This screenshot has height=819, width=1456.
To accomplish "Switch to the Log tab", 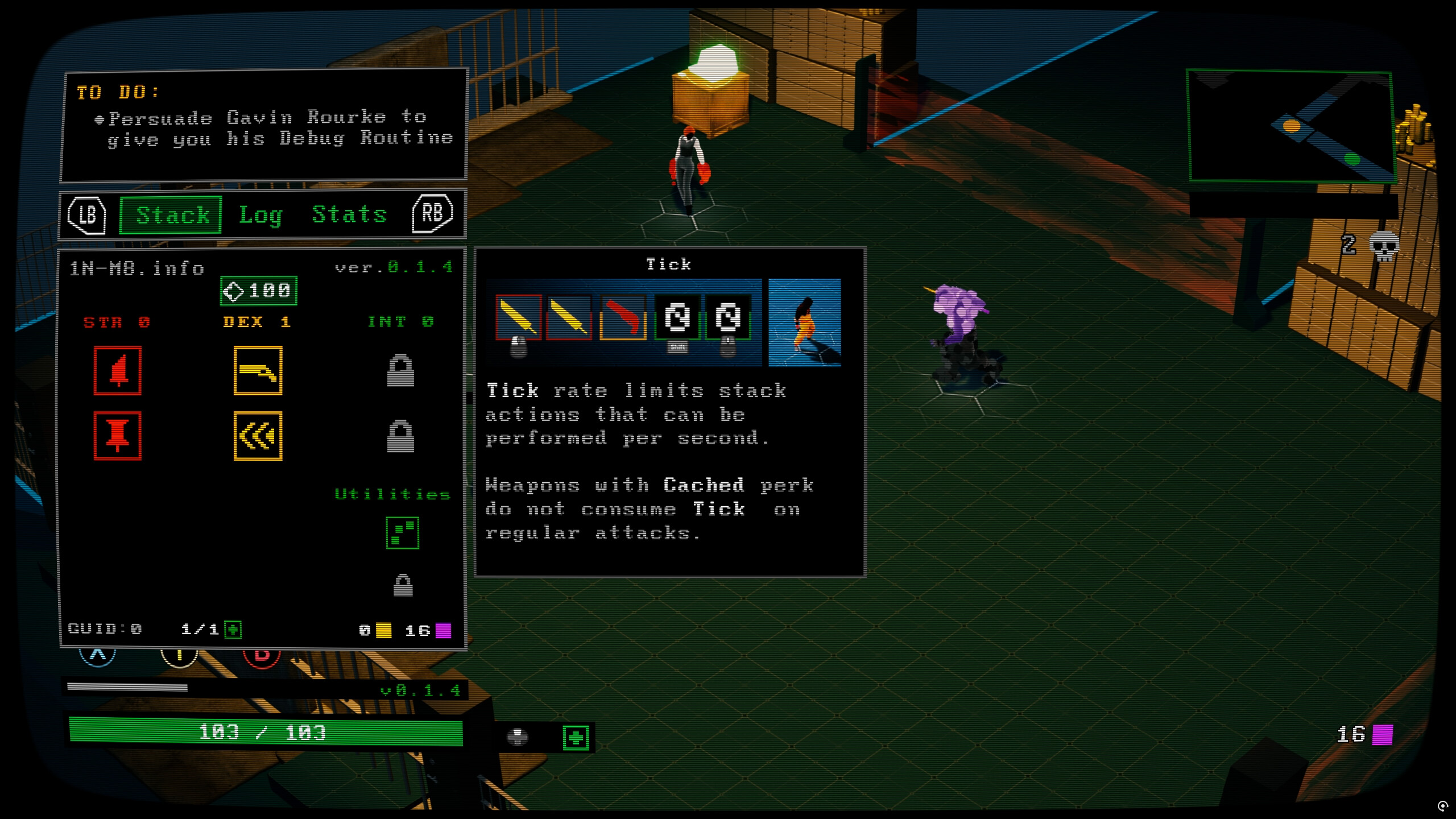I will point(259,215).
